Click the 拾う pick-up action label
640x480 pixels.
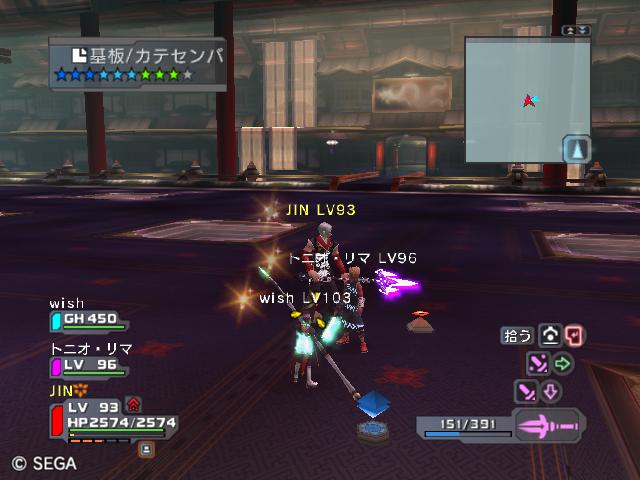coord(517,336)
